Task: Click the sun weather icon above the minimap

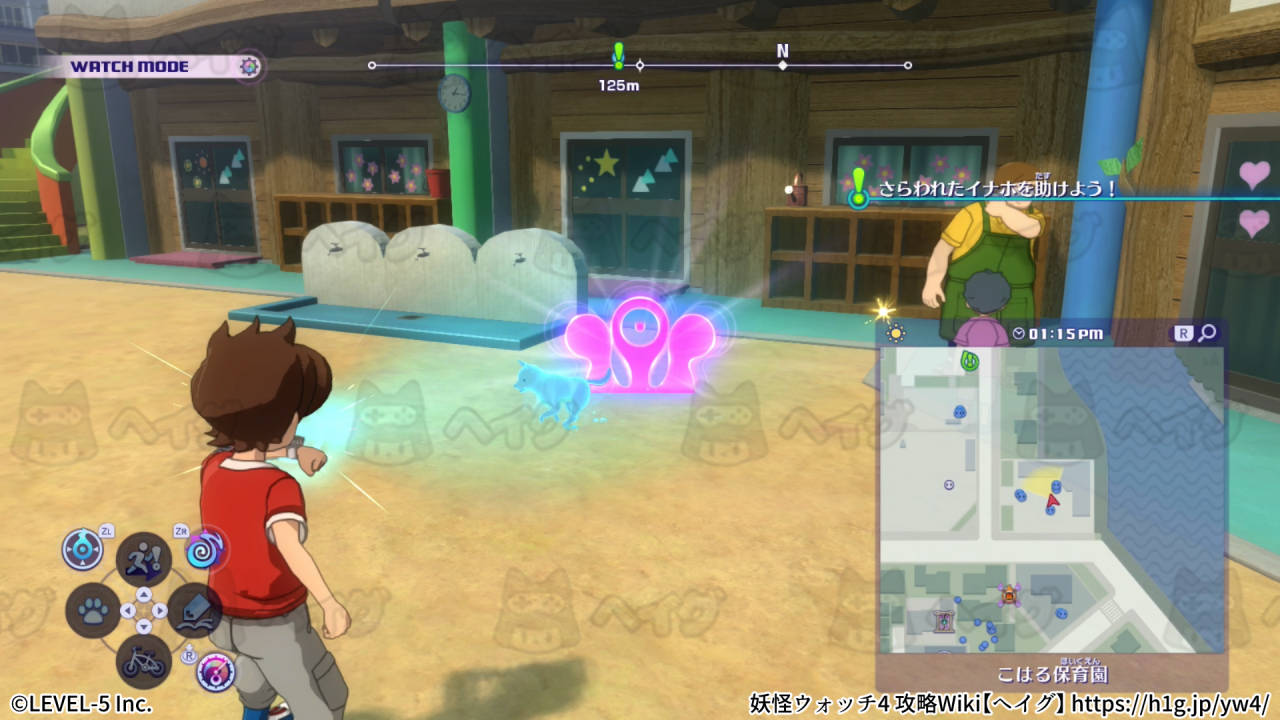Action: click(895, 333)
